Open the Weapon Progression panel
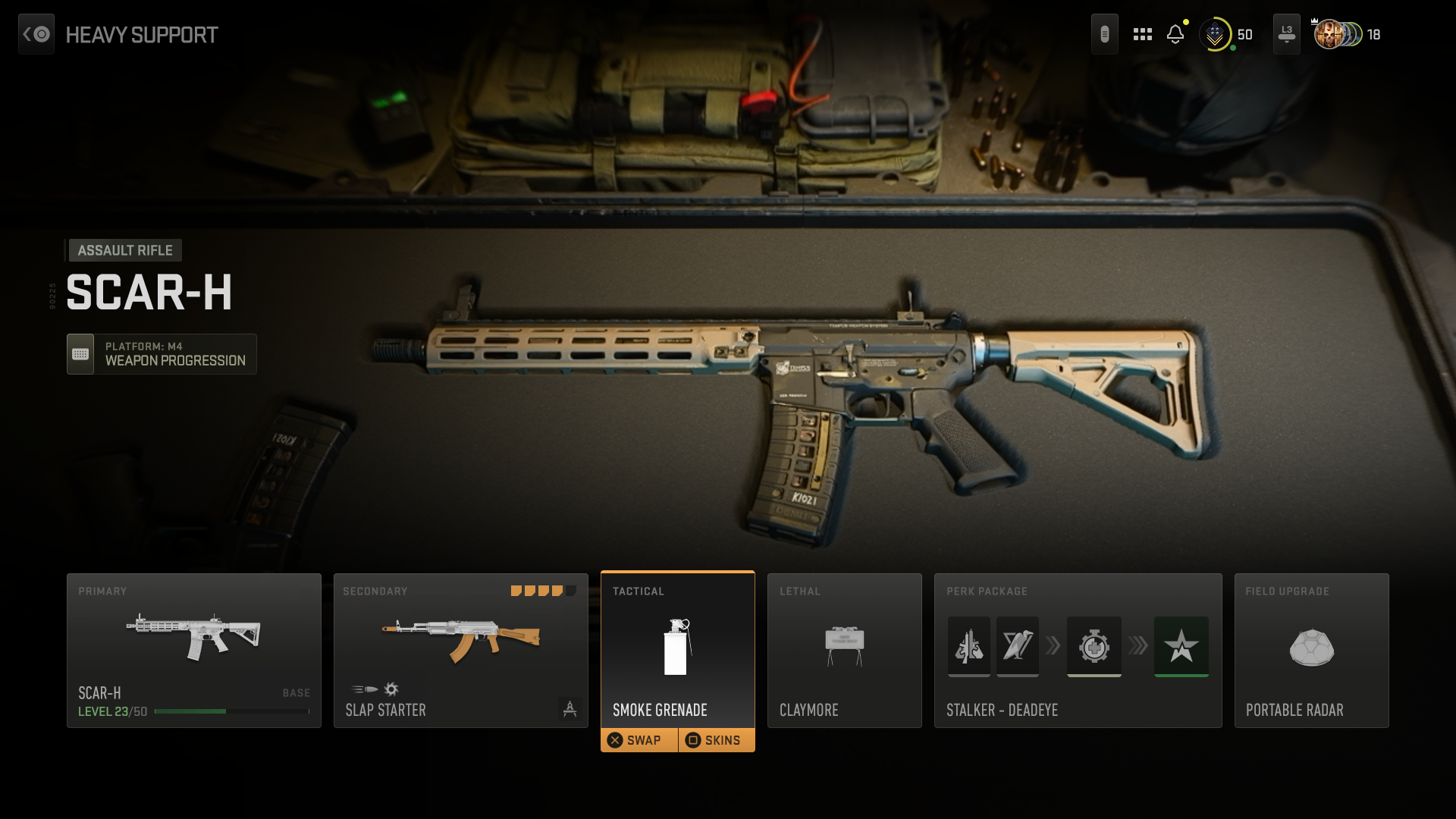 coord(162,354)
